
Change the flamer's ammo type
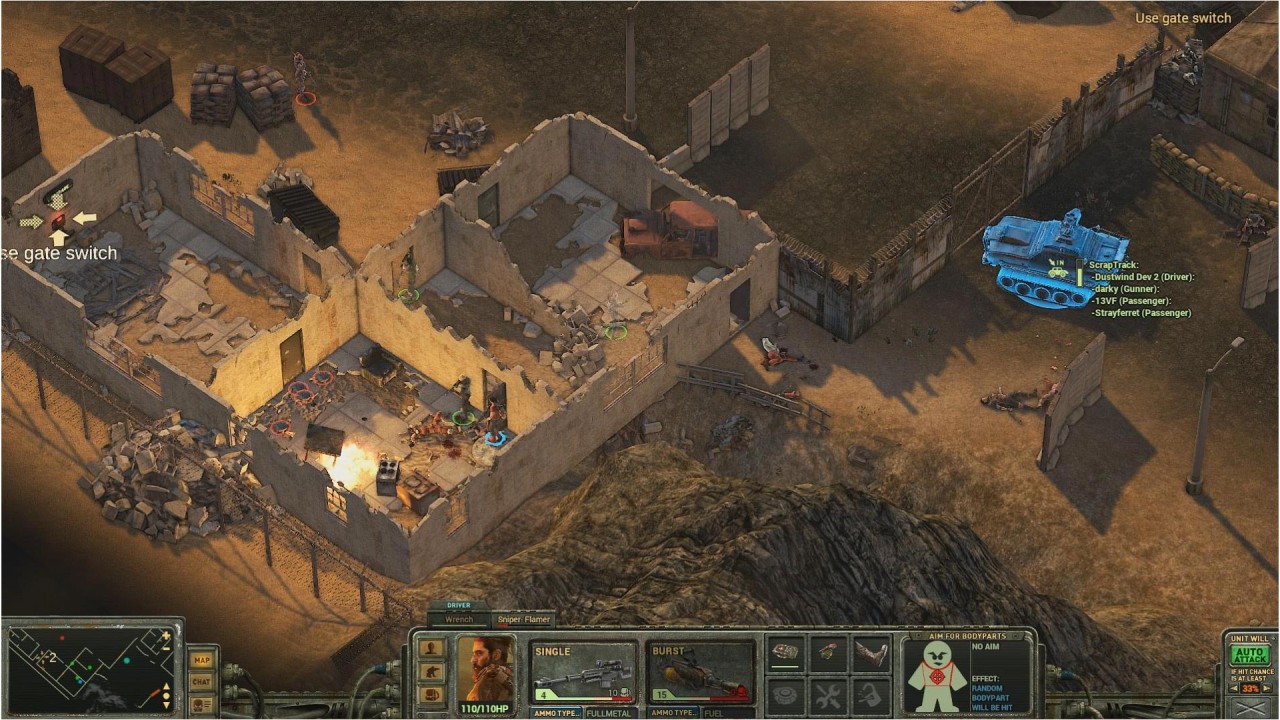(x=674, y=713)
